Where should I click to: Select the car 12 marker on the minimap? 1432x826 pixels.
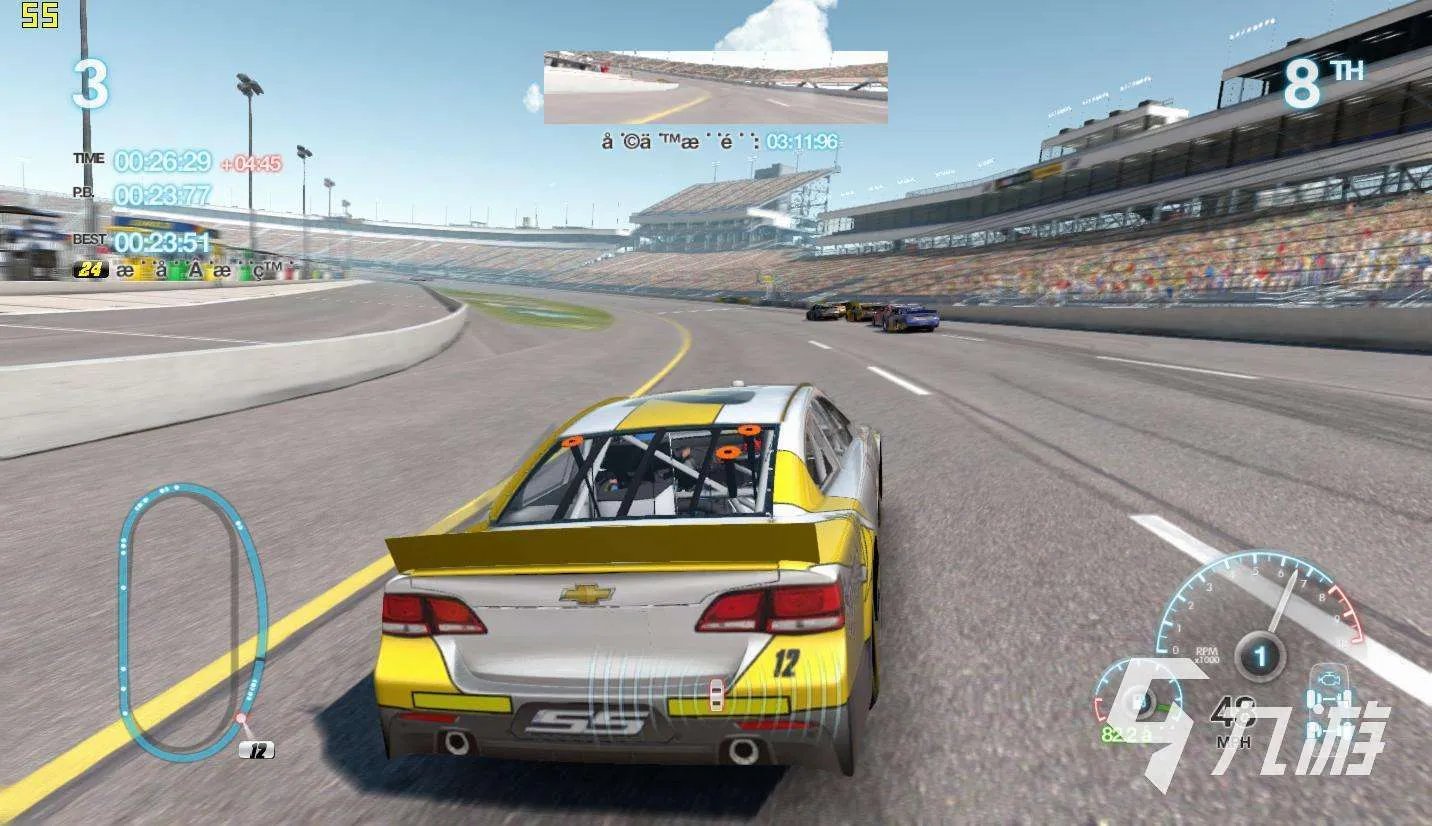[257, 750]
